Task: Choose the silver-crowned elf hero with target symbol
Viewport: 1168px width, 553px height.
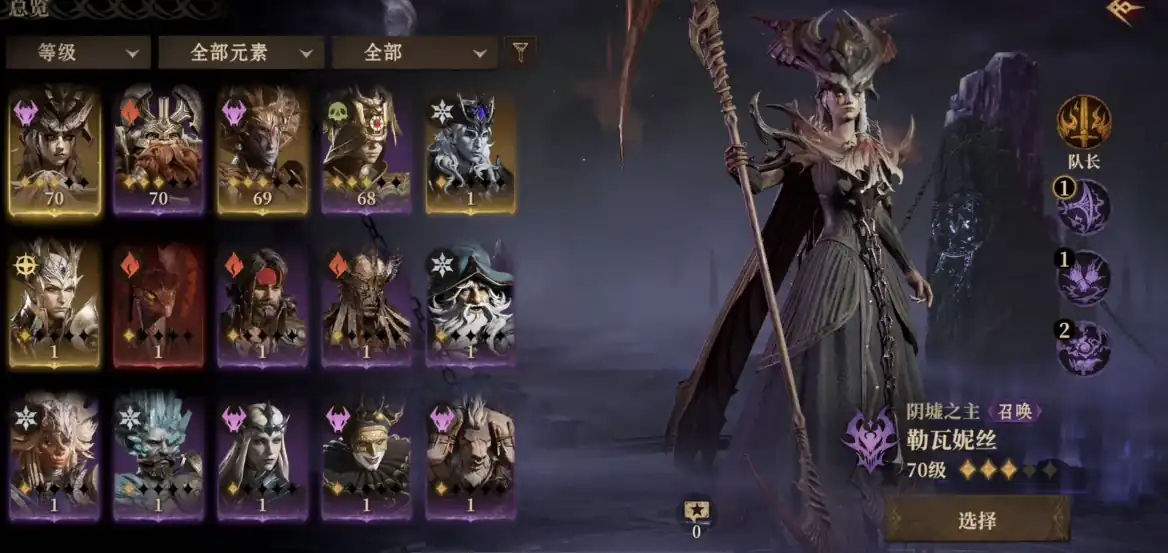Action: 55,303
